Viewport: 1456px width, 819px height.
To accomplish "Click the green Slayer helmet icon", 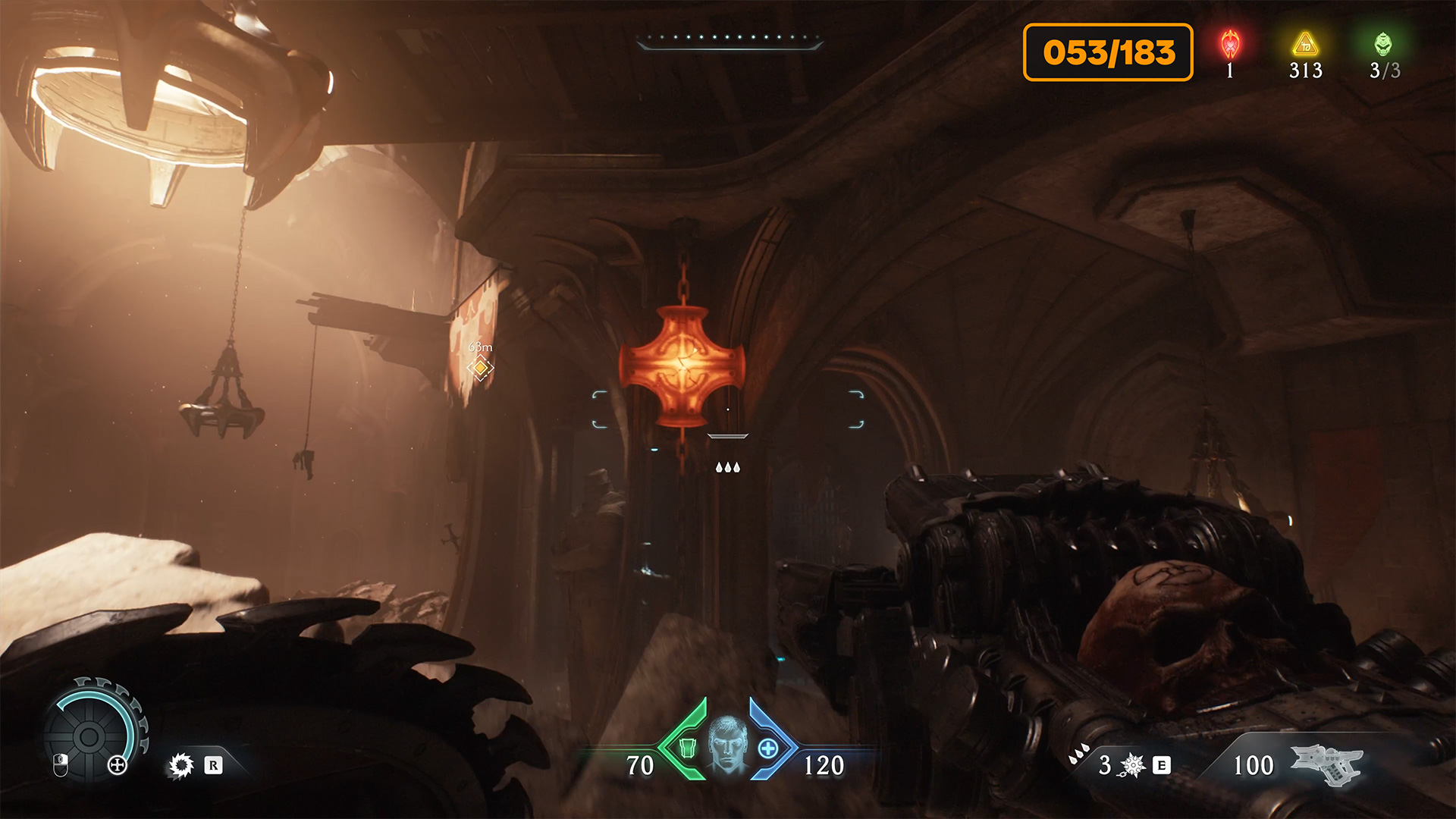I will tap(1383, 44).
